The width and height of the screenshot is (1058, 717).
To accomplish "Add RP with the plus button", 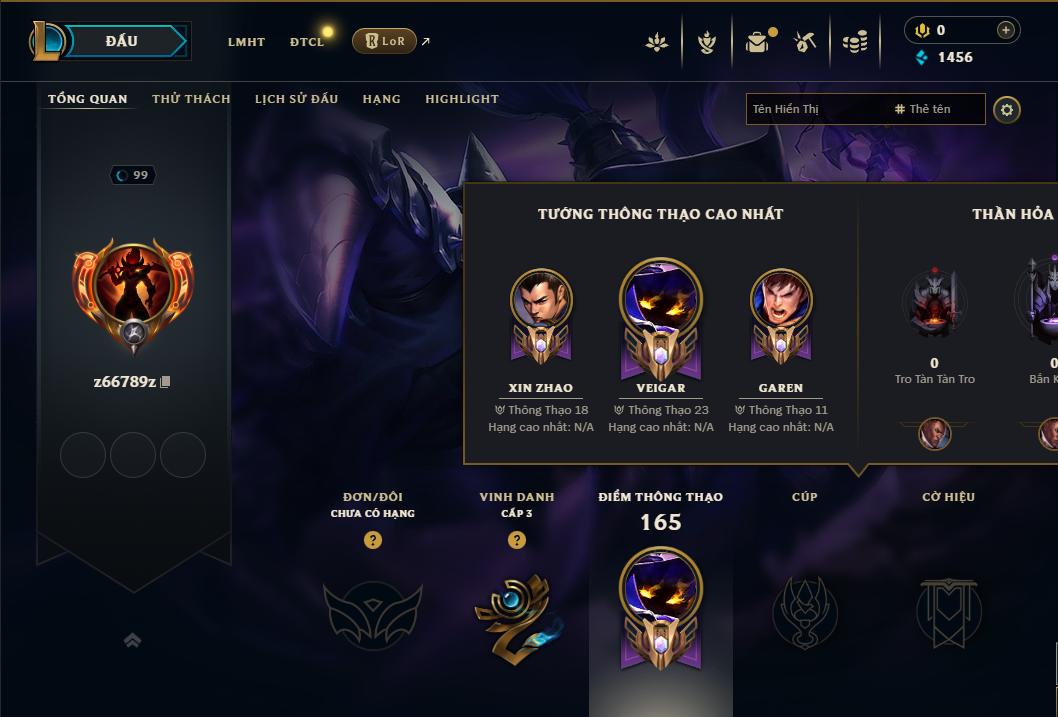I will point(1005,31).
